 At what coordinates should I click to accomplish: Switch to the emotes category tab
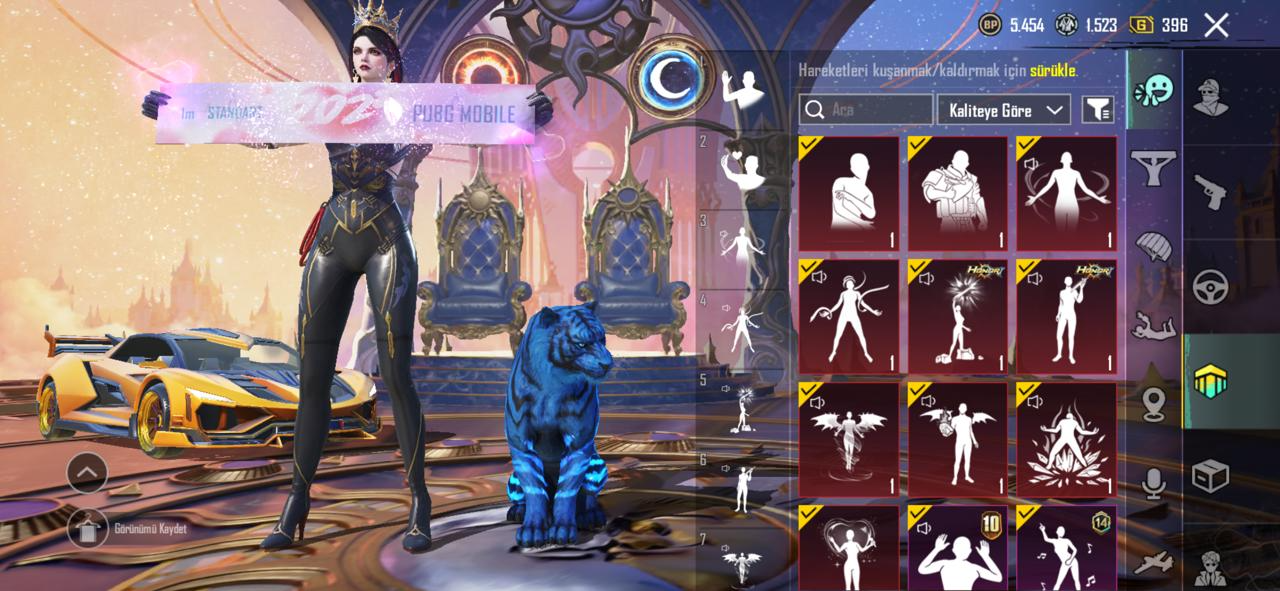[x=1153, y=92]
